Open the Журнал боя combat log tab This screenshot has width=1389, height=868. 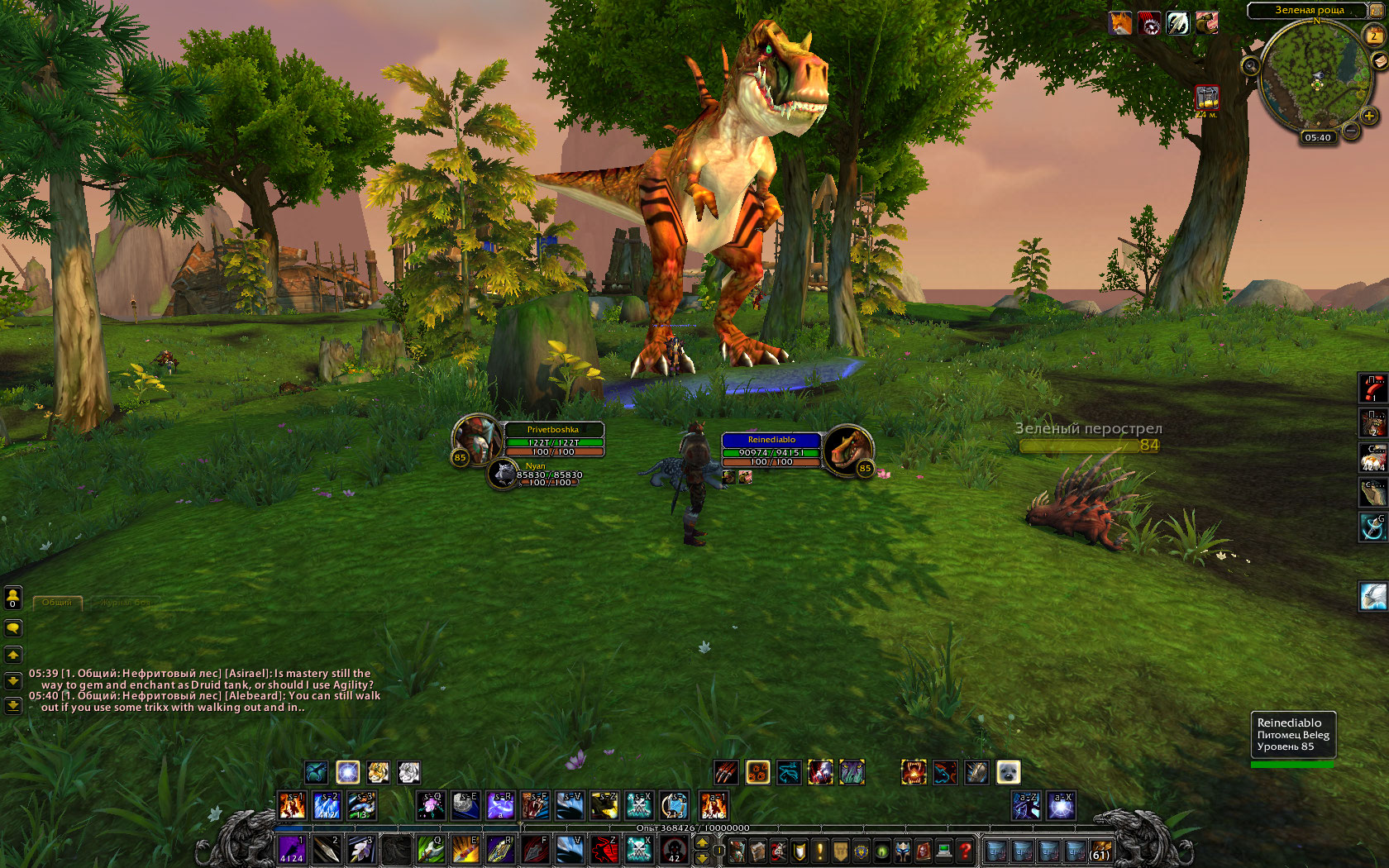(x=126, y=603)
